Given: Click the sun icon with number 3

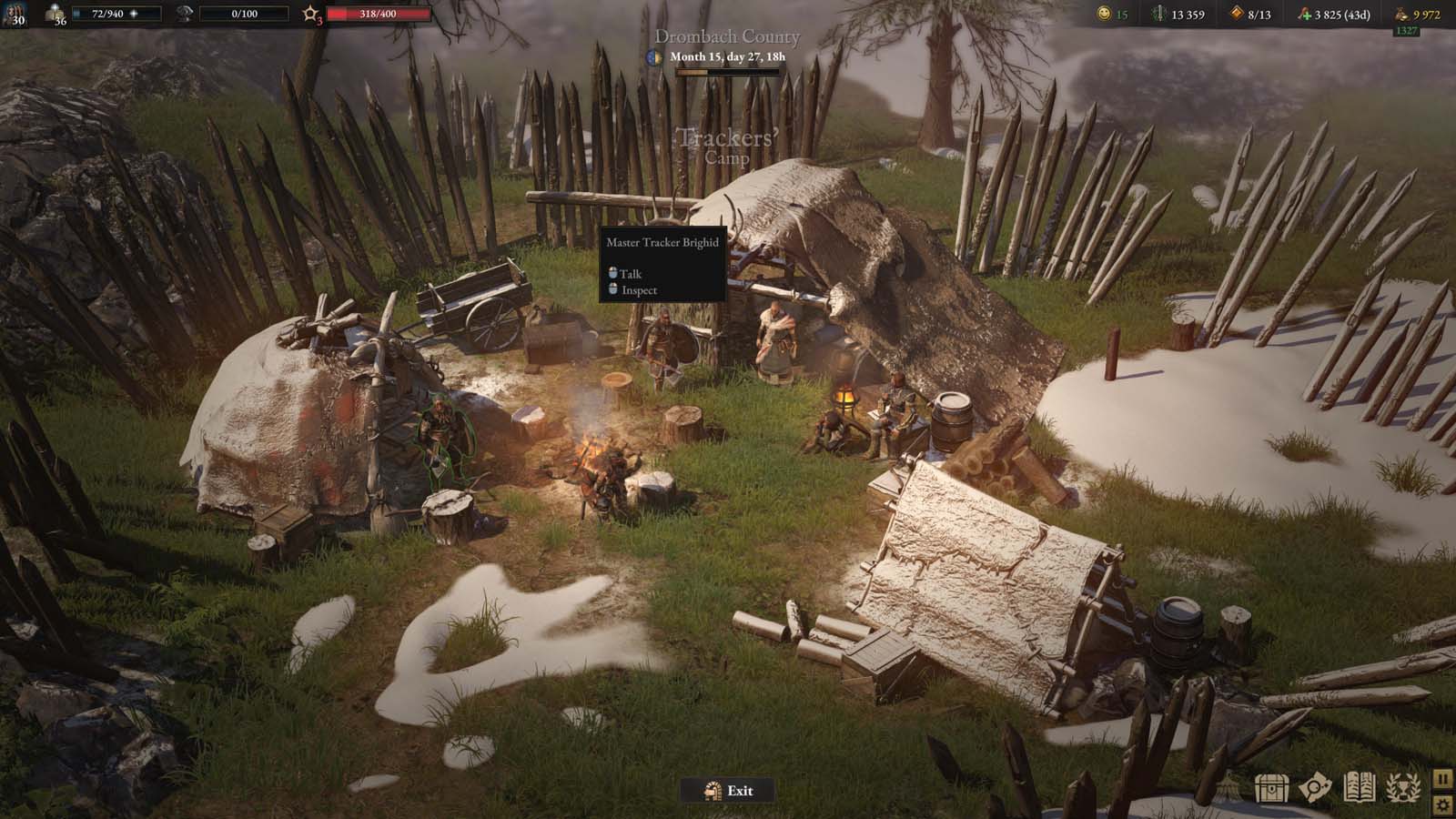Looking at the screenshot, I should (x=311, y=14).
